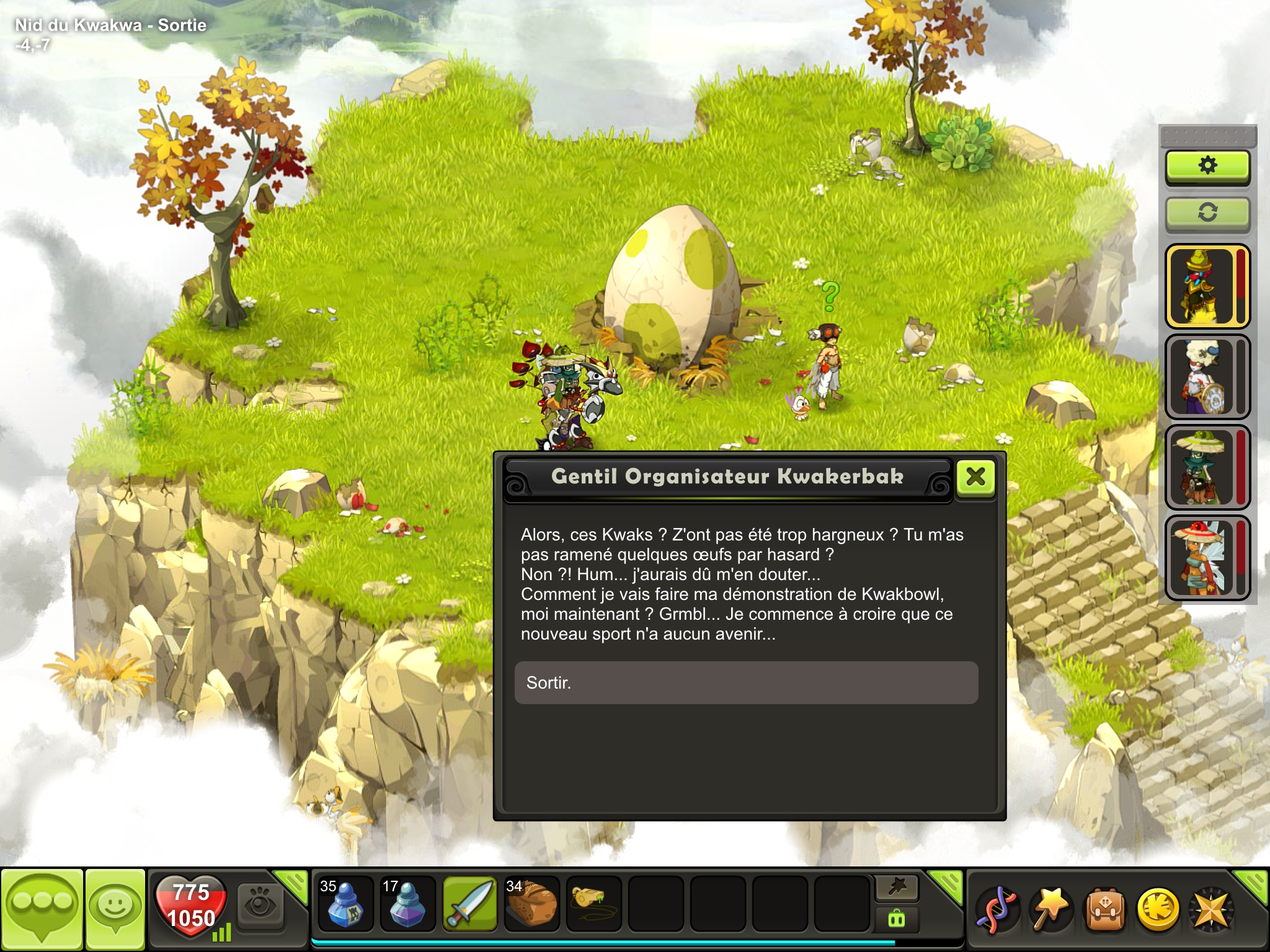Click the party refresh arrows button
Viewport: 1270px width, 952px height.
coord(1207,213)
